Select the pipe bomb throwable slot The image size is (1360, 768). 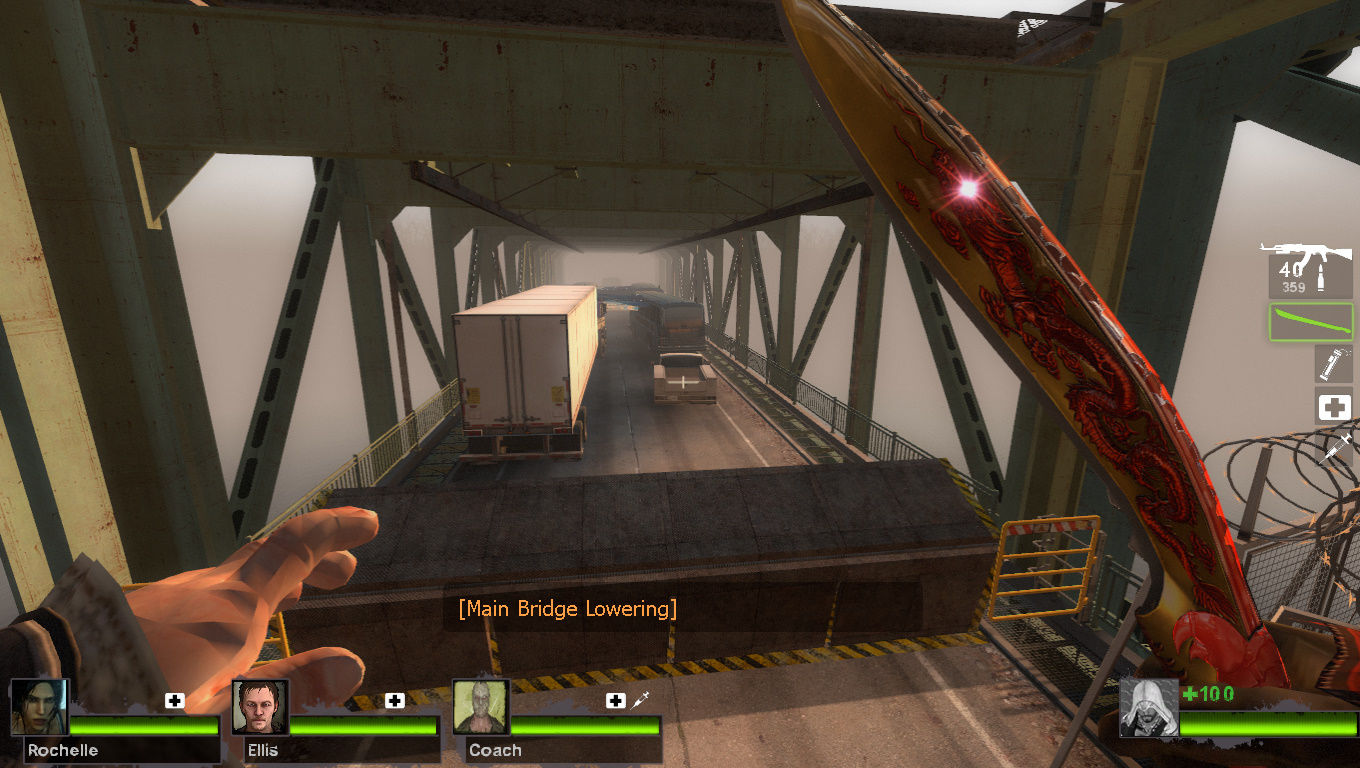[1333, 364]
